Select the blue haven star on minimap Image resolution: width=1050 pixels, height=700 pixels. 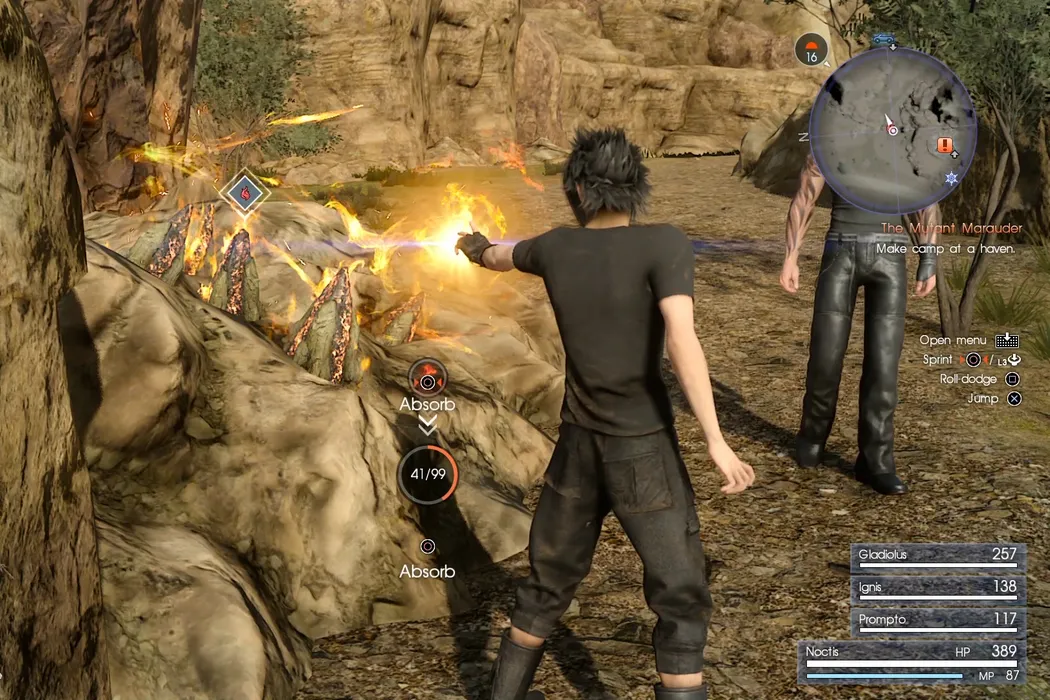951,178
